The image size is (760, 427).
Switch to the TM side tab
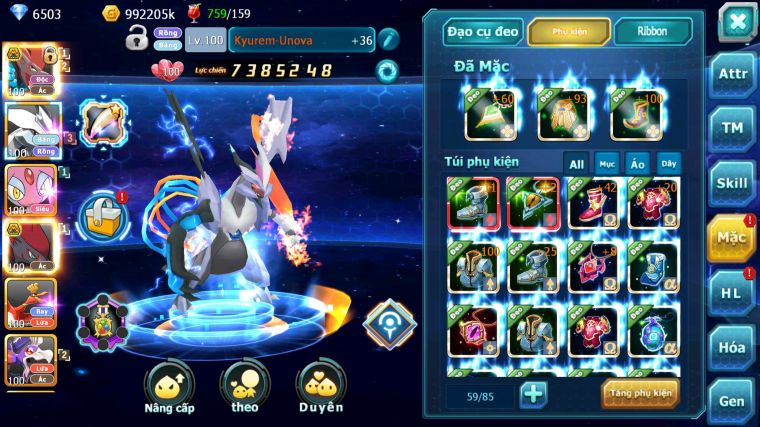[x=733, y=128]
